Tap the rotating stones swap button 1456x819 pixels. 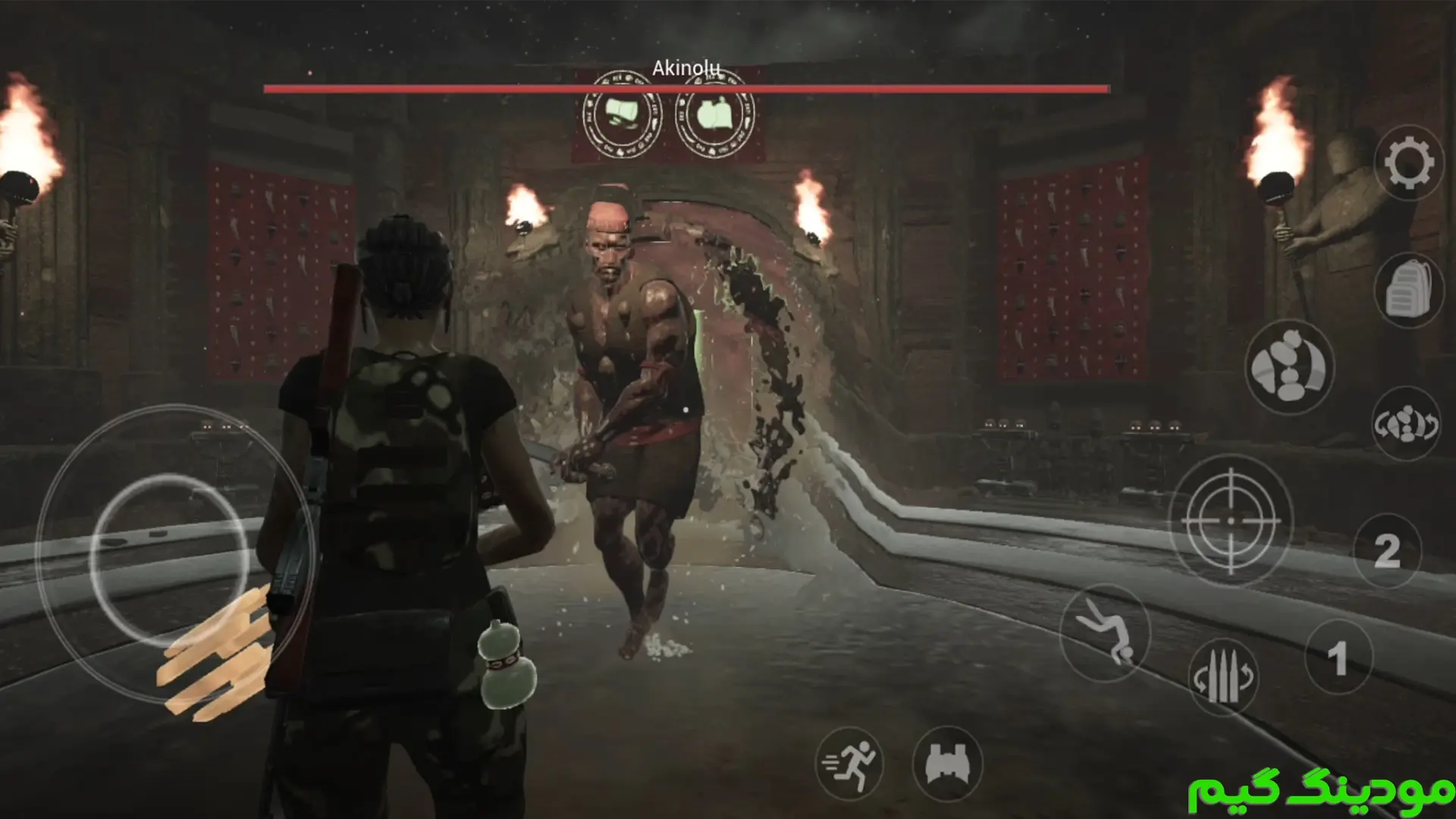coord(1407,424)
